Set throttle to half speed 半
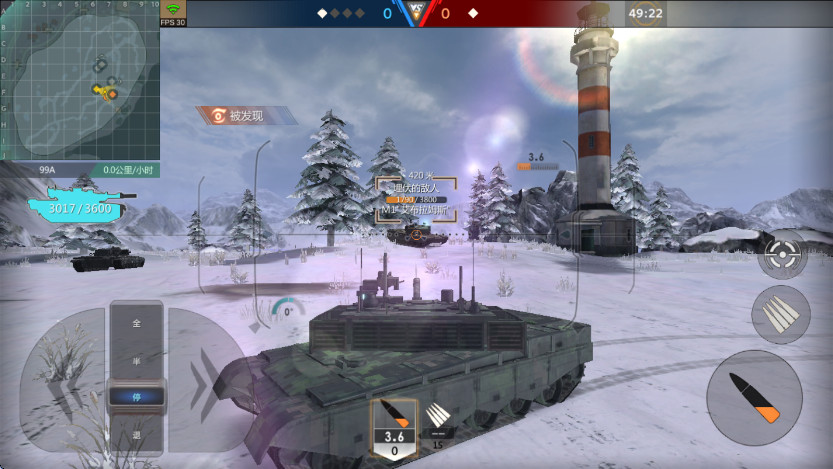 (136, 361)
